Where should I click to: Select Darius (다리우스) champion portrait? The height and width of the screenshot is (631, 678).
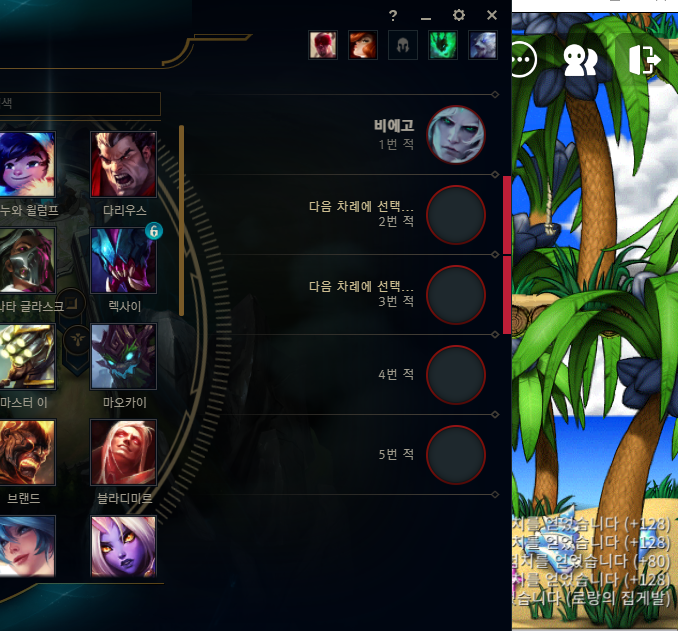coord(123,164)
